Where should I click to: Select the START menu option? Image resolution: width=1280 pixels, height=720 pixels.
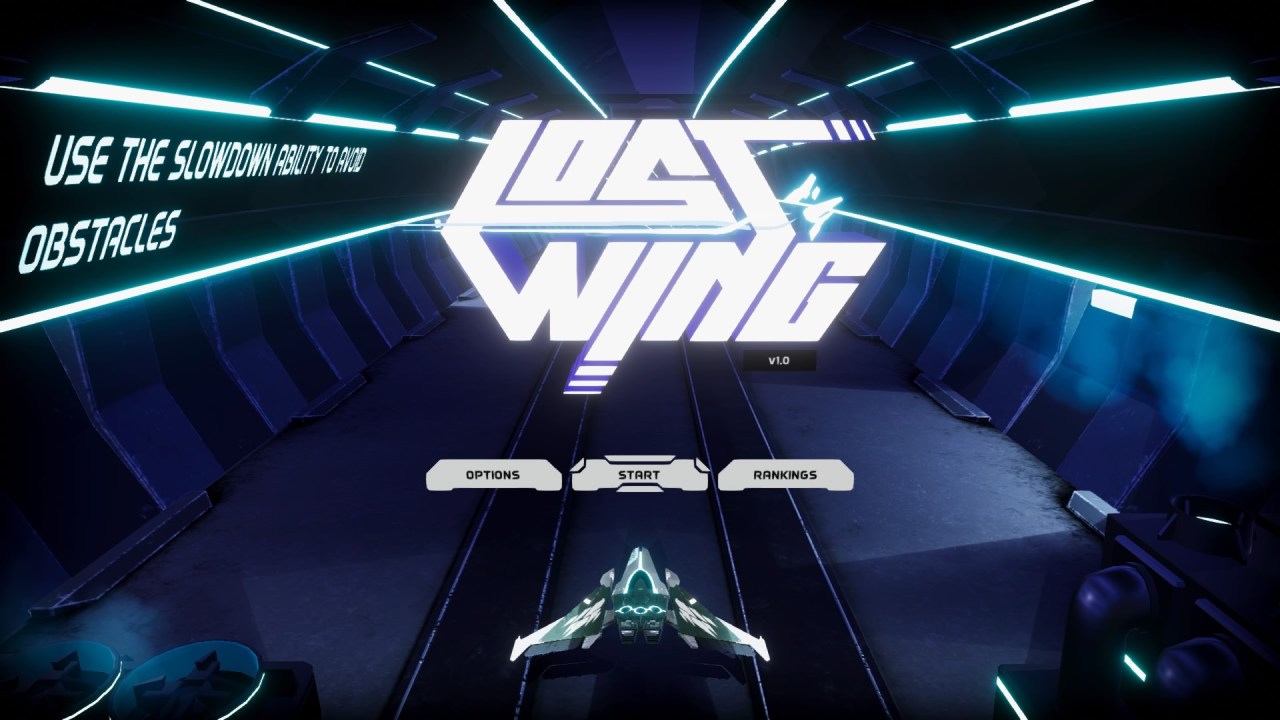coord(641,477)
